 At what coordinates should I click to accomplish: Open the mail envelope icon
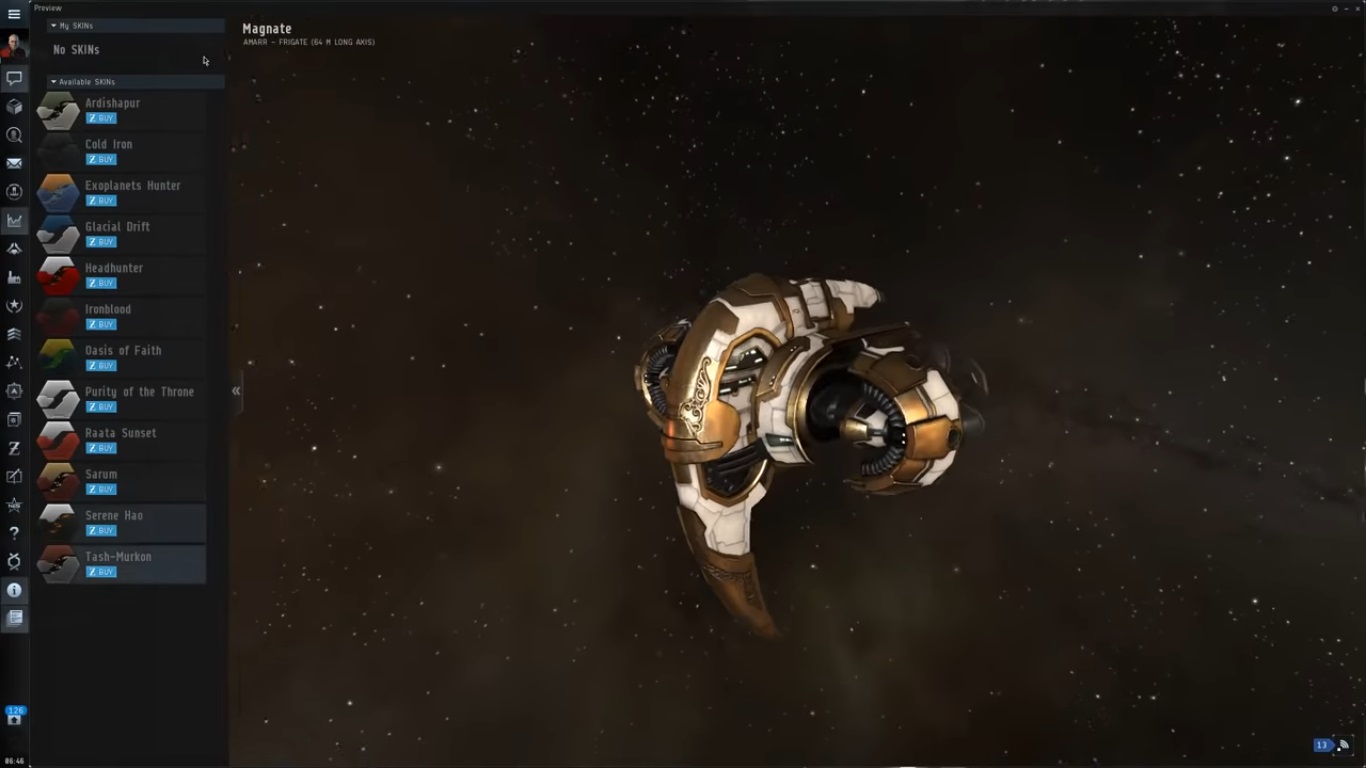[14, 163]
